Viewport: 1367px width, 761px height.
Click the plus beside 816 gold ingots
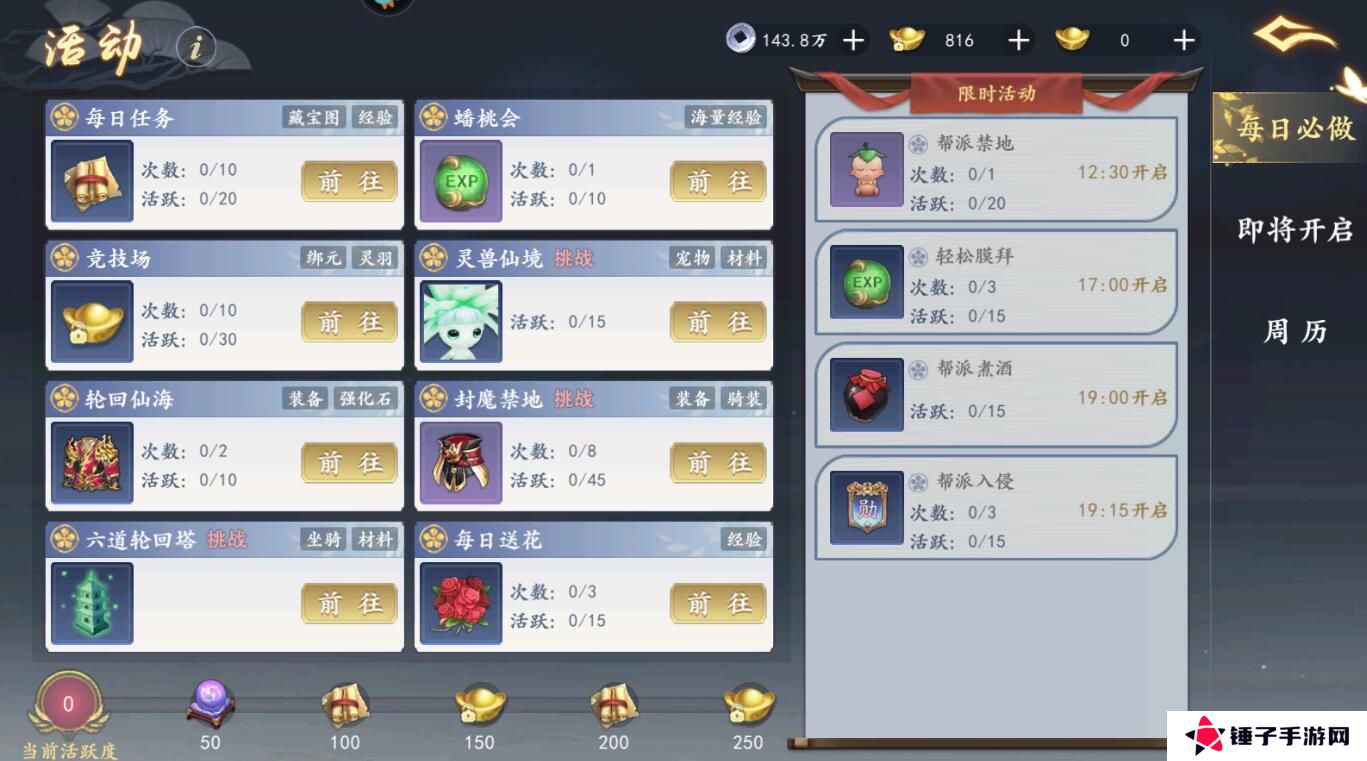tap(1017, 40)
